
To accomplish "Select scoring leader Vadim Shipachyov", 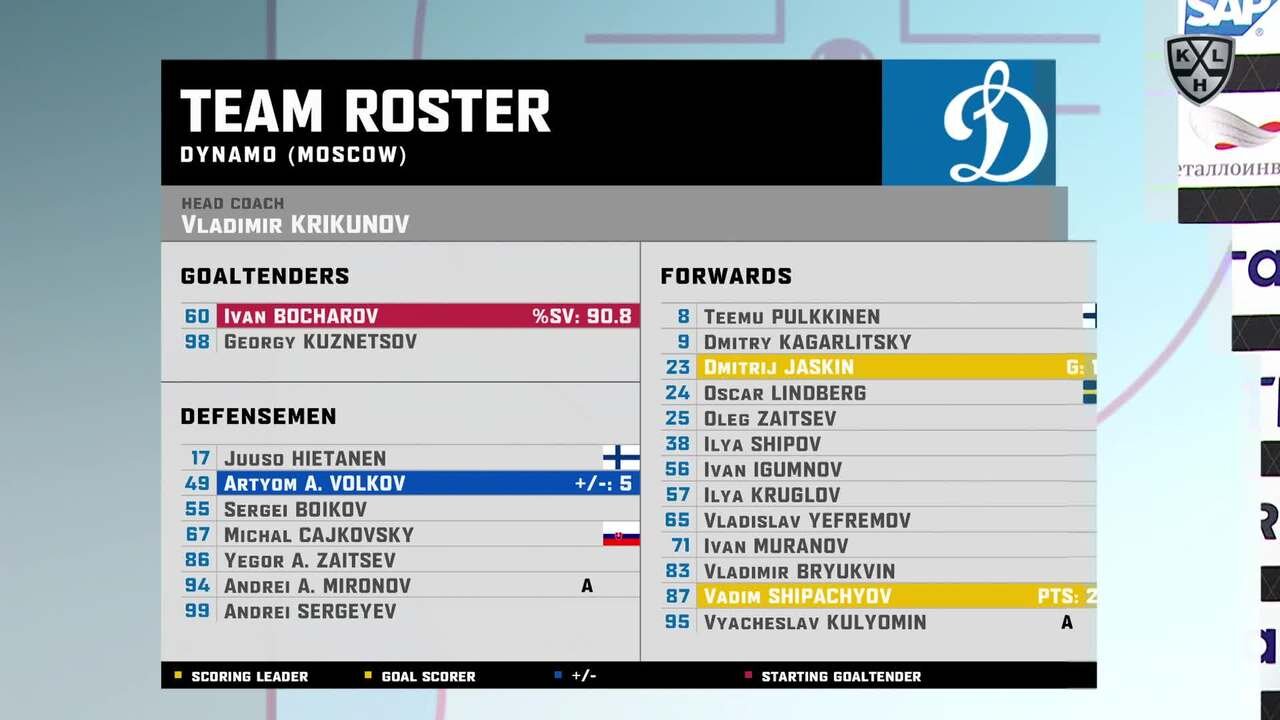I will click(x=878, y=597).
